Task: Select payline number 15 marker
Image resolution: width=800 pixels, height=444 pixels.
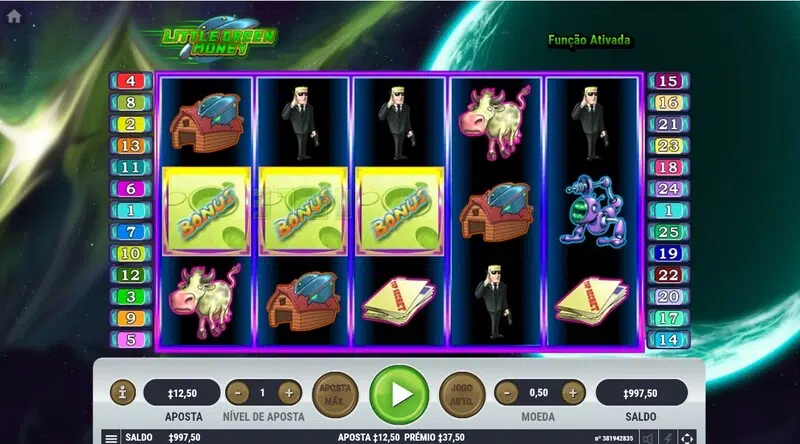Action: coord(667,81)
